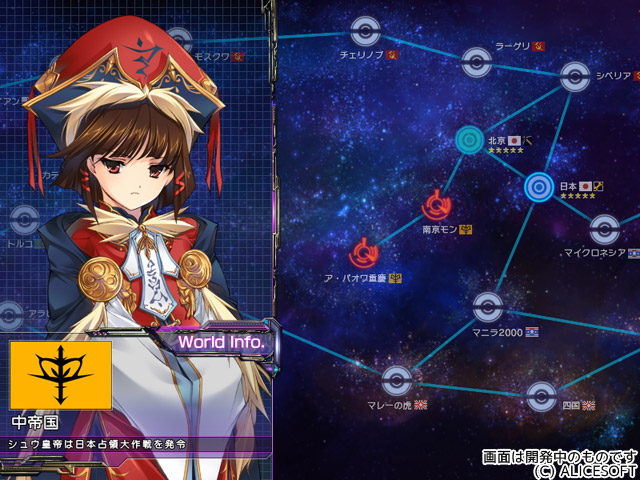Viewport: 640px width, 480px height.
Task: Choose the シベリア map node
Action: tap(573, 75)
